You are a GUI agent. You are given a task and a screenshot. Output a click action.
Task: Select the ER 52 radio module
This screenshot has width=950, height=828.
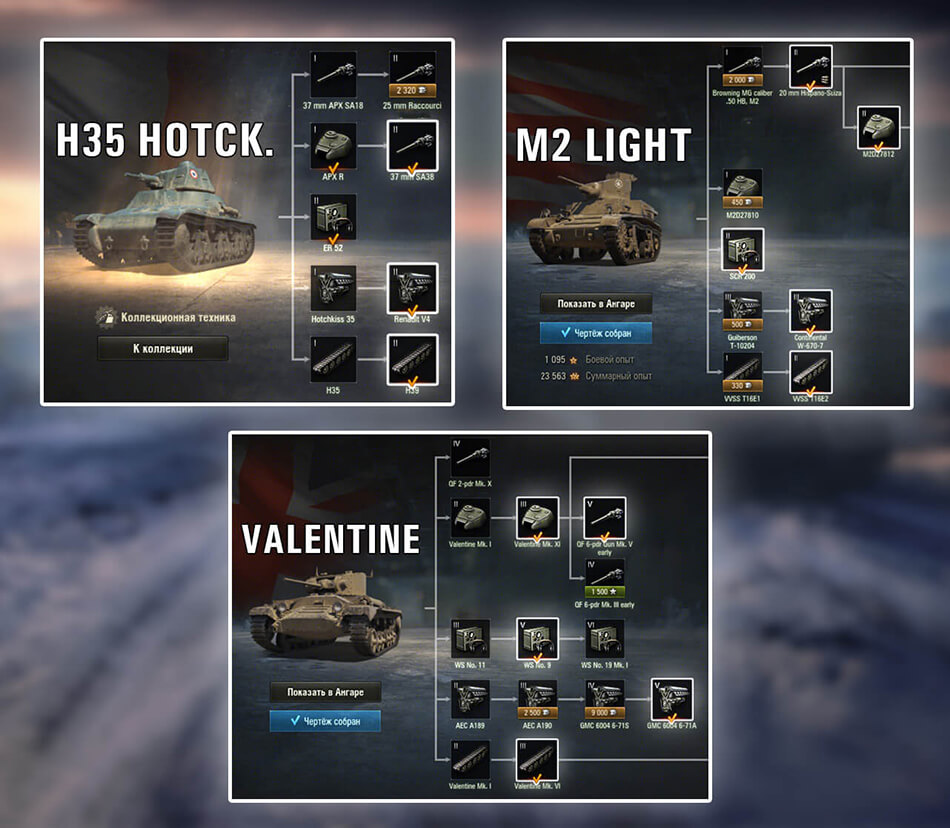coord(334,217)
